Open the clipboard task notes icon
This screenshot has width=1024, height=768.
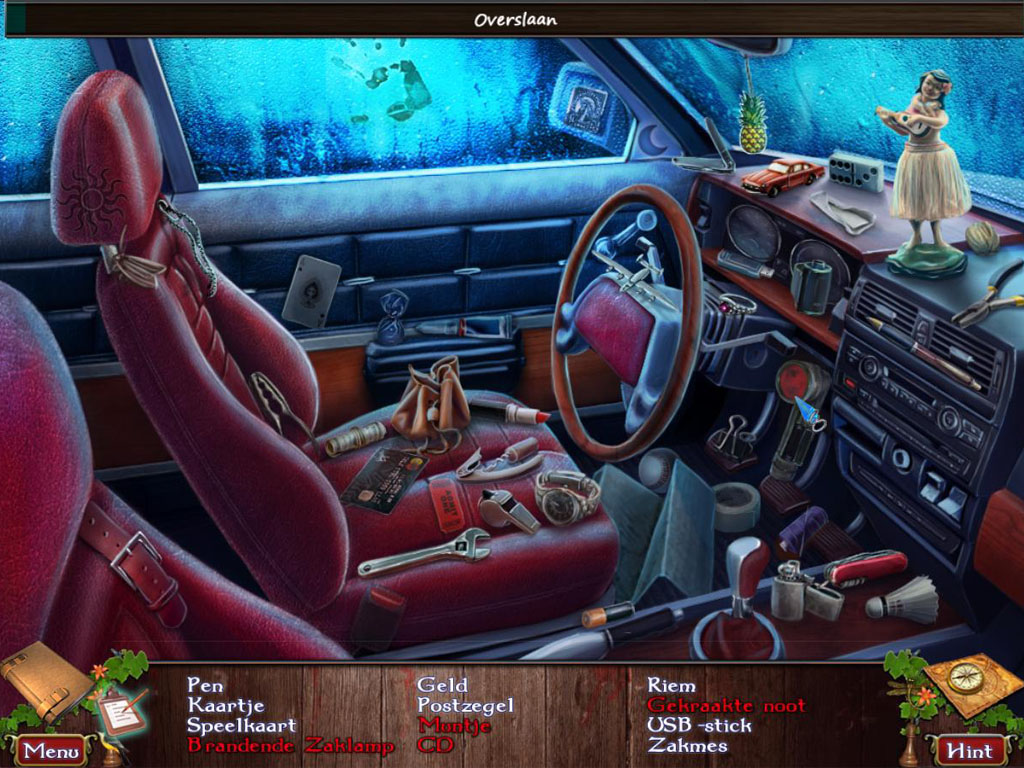pyautogui.click(x=120, y=711)
